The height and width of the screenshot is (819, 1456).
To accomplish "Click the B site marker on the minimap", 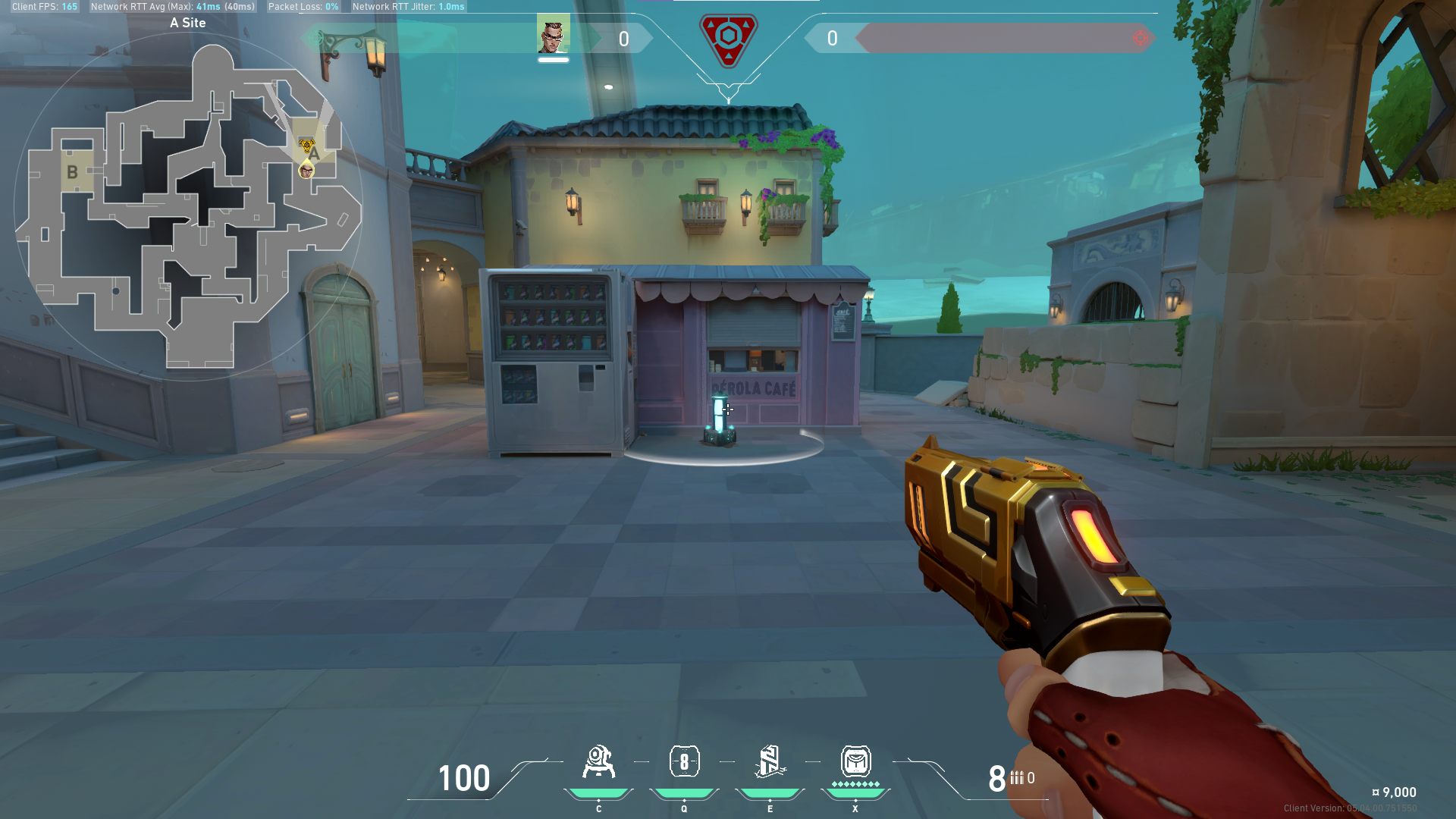I will pos(72,171).
